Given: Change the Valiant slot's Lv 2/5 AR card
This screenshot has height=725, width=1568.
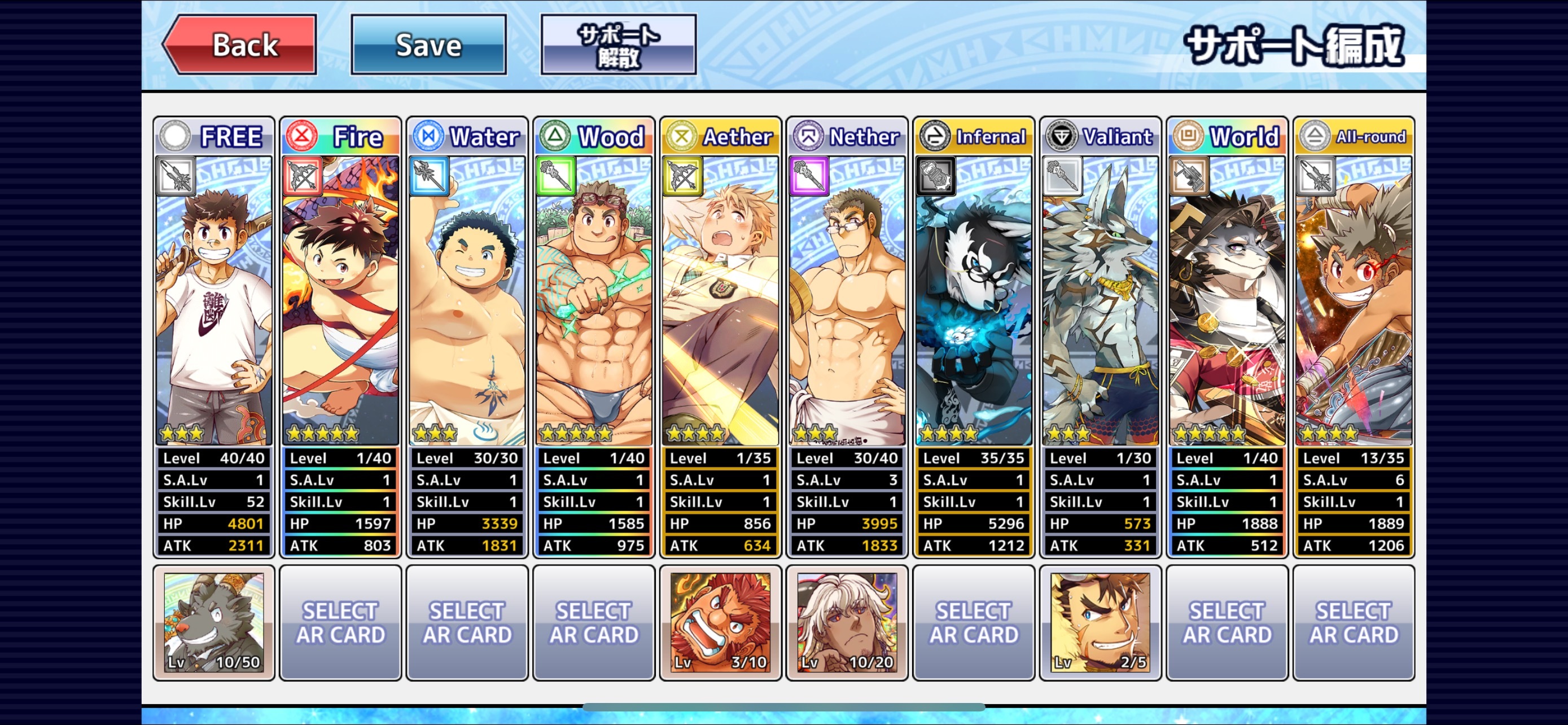Looking at the screenshot, I should [1100, 622].
